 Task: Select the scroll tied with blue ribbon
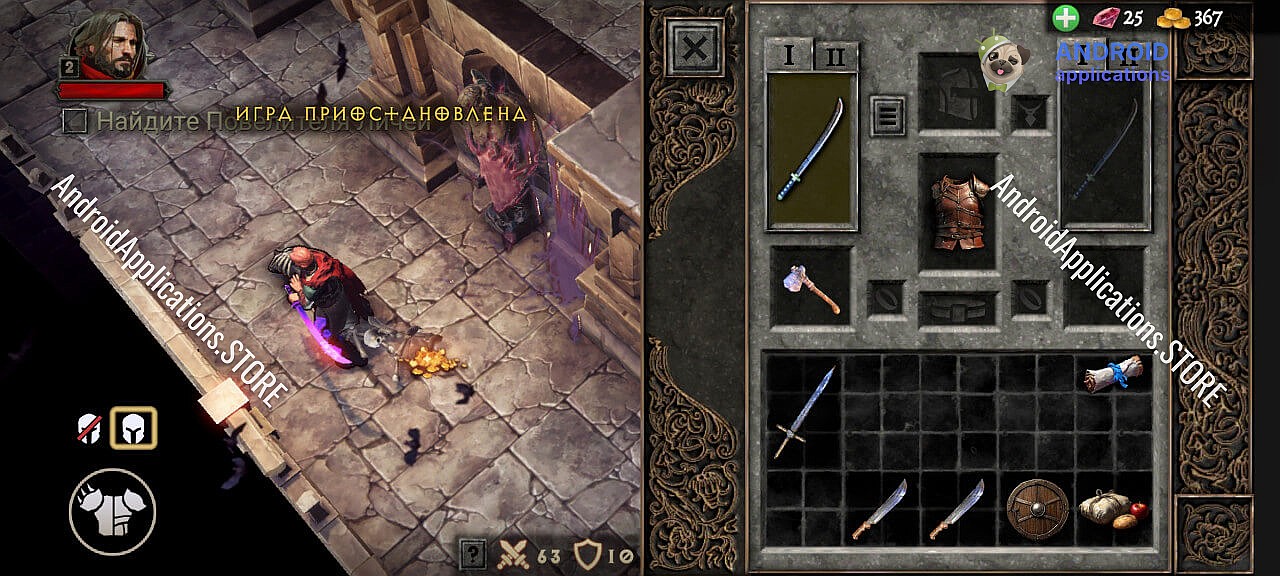coord(1112,375)
